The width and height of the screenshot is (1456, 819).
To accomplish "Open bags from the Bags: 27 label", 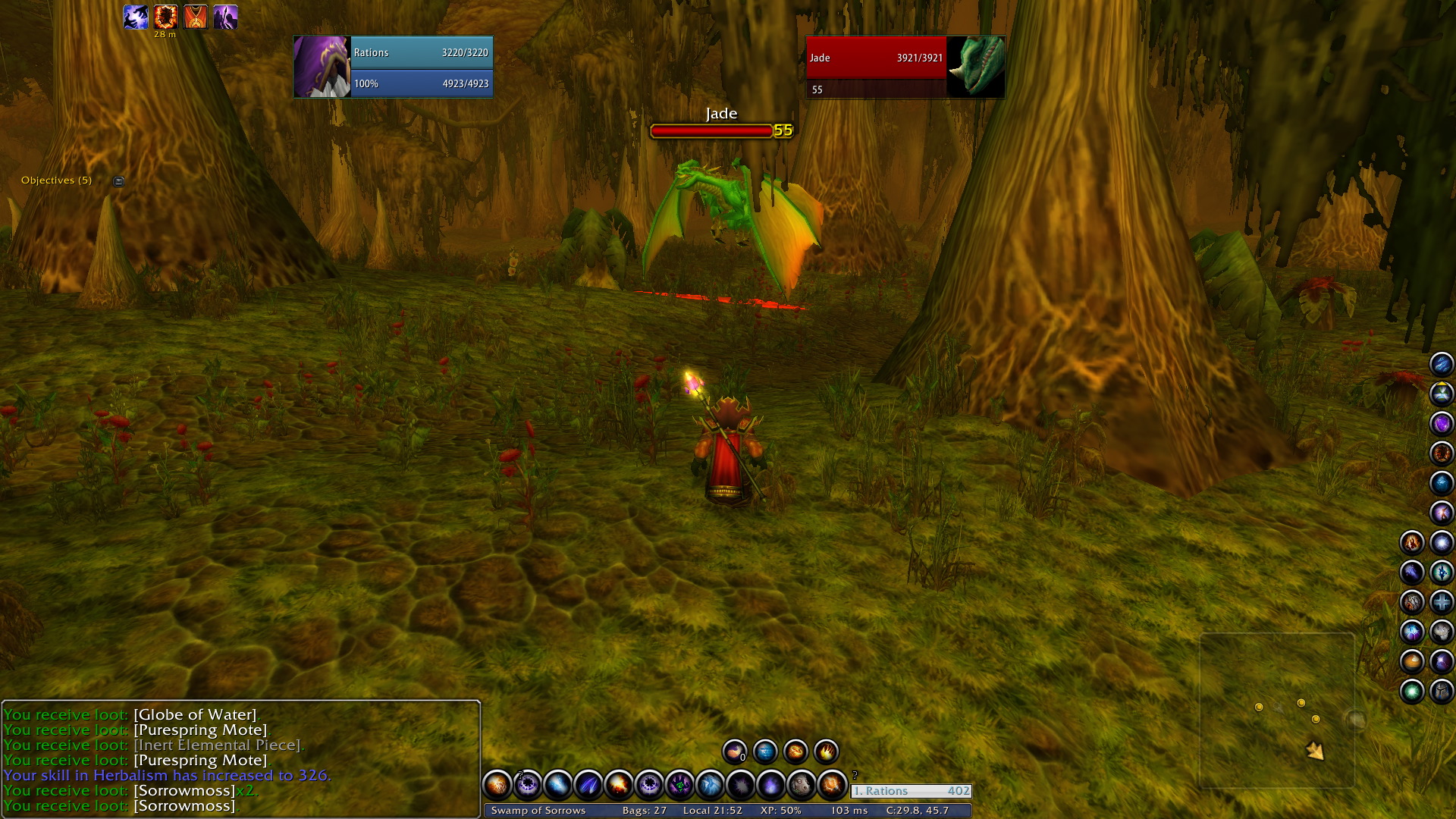I will pos(644,811).
